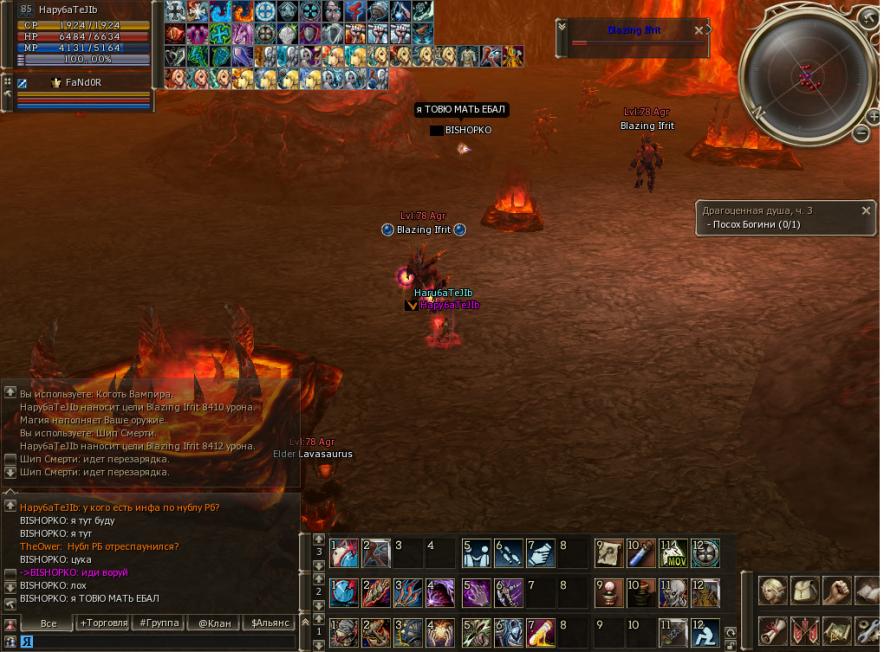
Task: Select the @Клан chat tab
Action: pyautogui.click(x=214, y=623)
